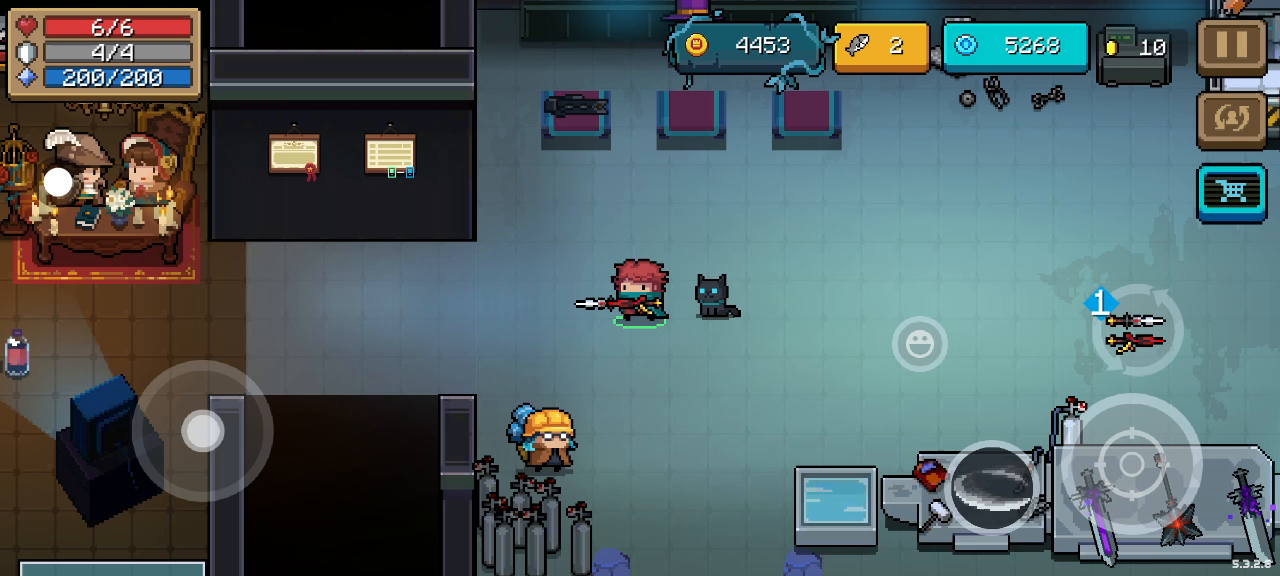Swap weapons with the weapon switch button
The width and height of the screenshot is (1280, 576).
(1136, 332)
